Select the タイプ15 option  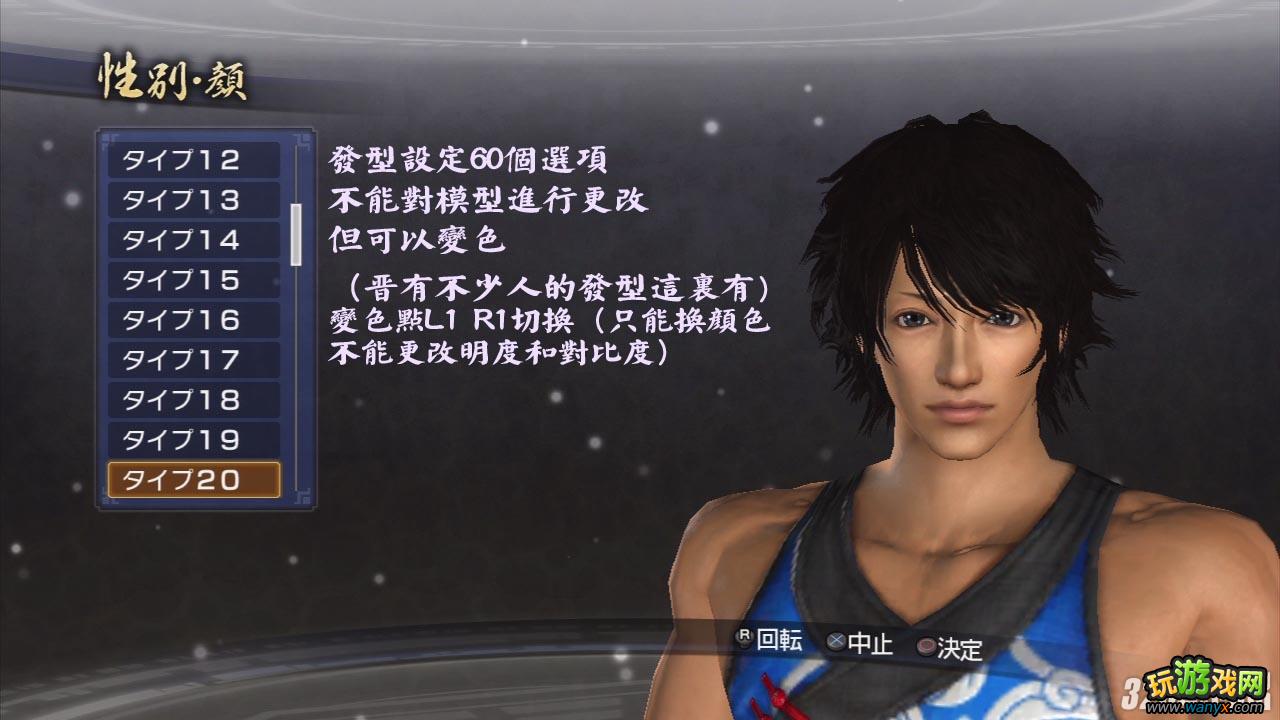[x=193, y=280]
